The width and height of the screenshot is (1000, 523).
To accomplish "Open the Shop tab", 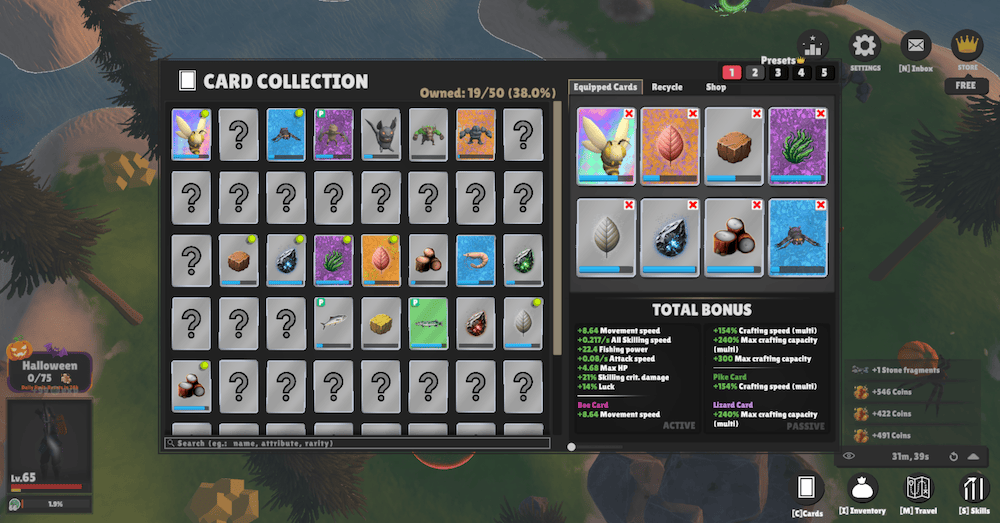I will click(716, 87).
